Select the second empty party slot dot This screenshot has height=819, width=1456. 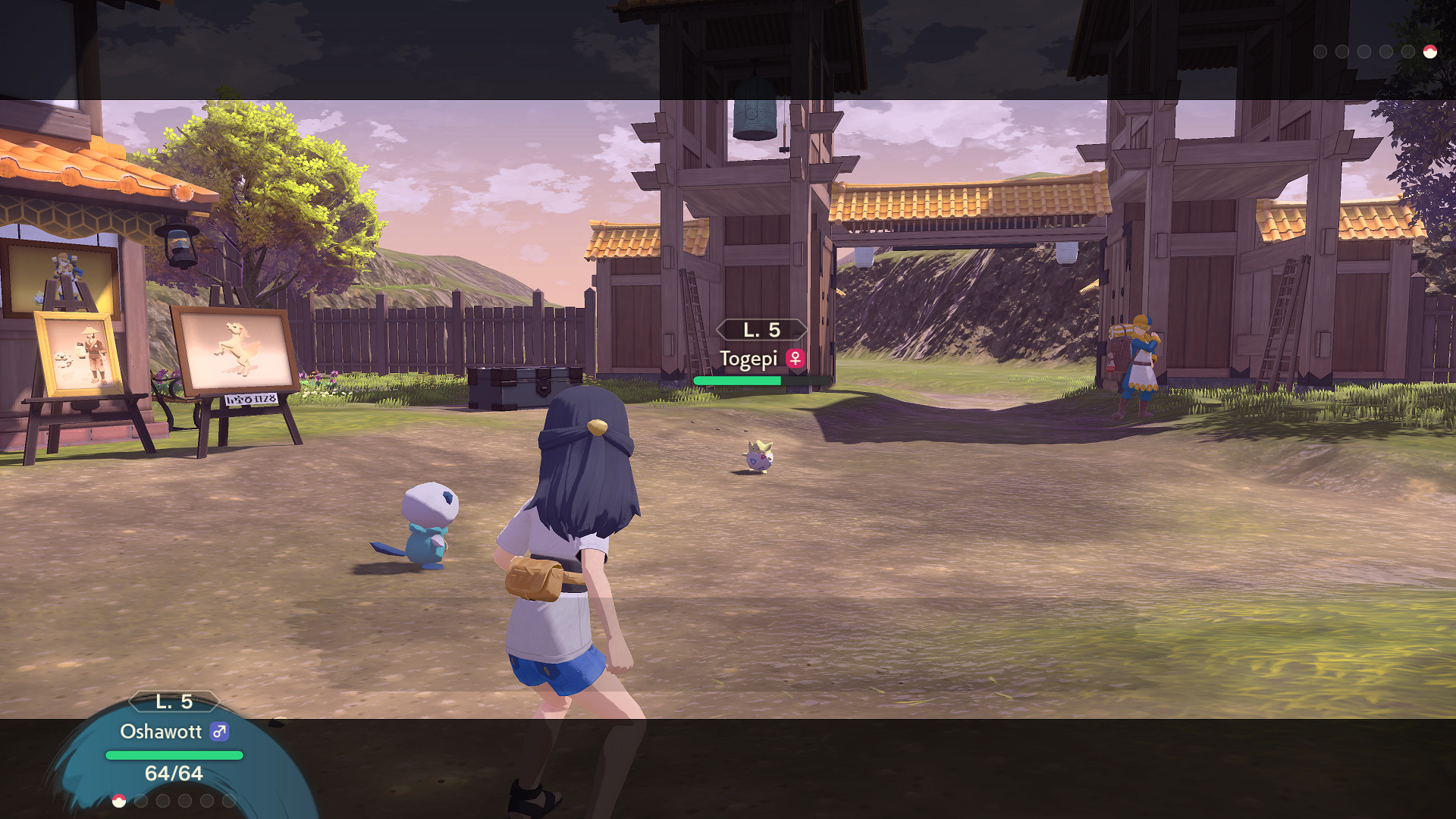pyautogui.click(x=140, y=801)
